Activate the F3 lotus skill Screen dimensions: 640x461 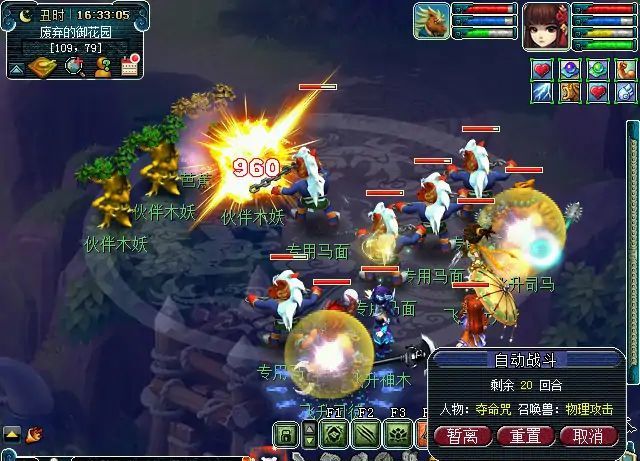398,435
